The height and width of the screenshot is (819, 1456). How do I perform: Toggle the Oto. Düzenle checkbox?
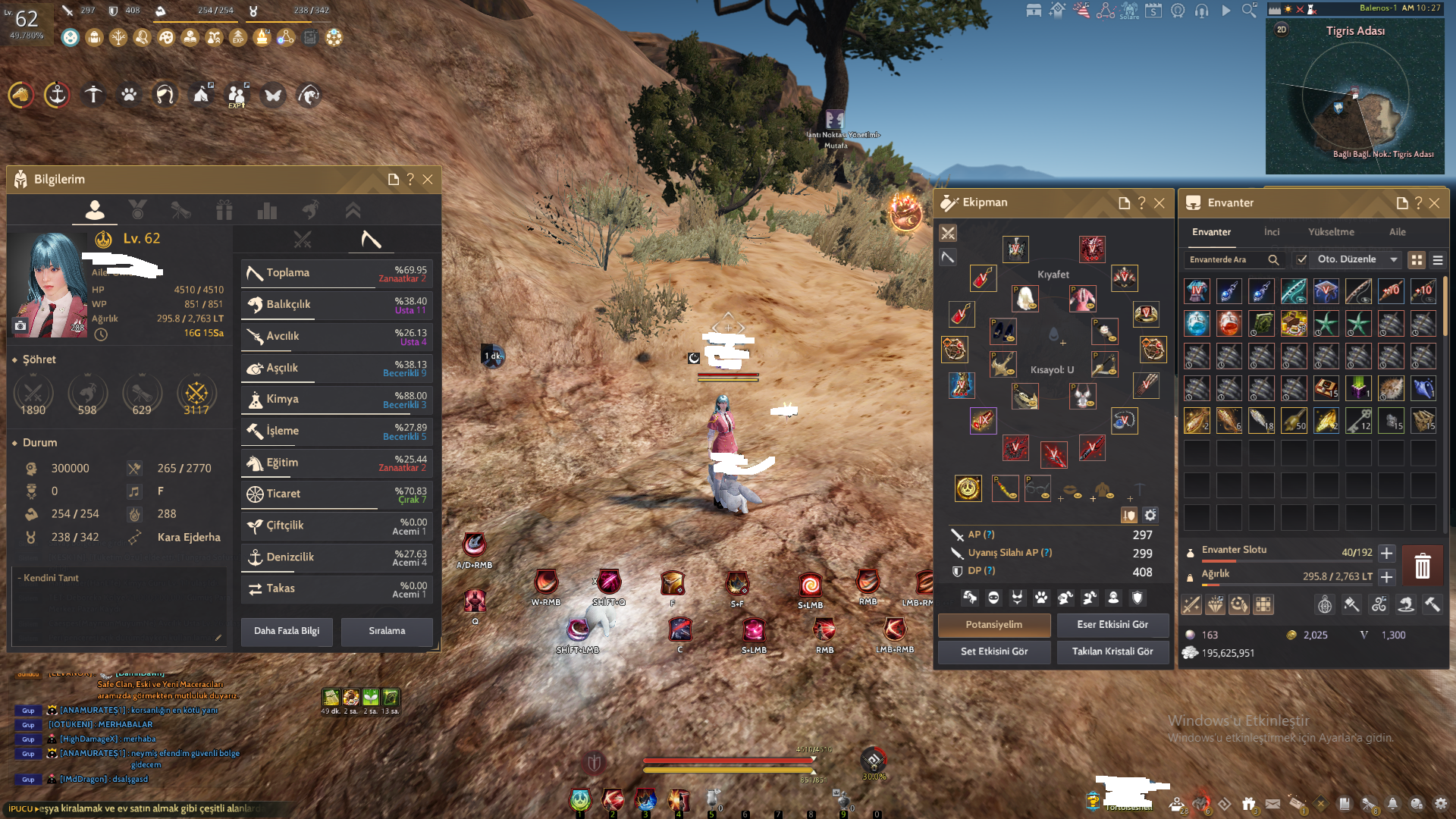[x=1302, y=259]
